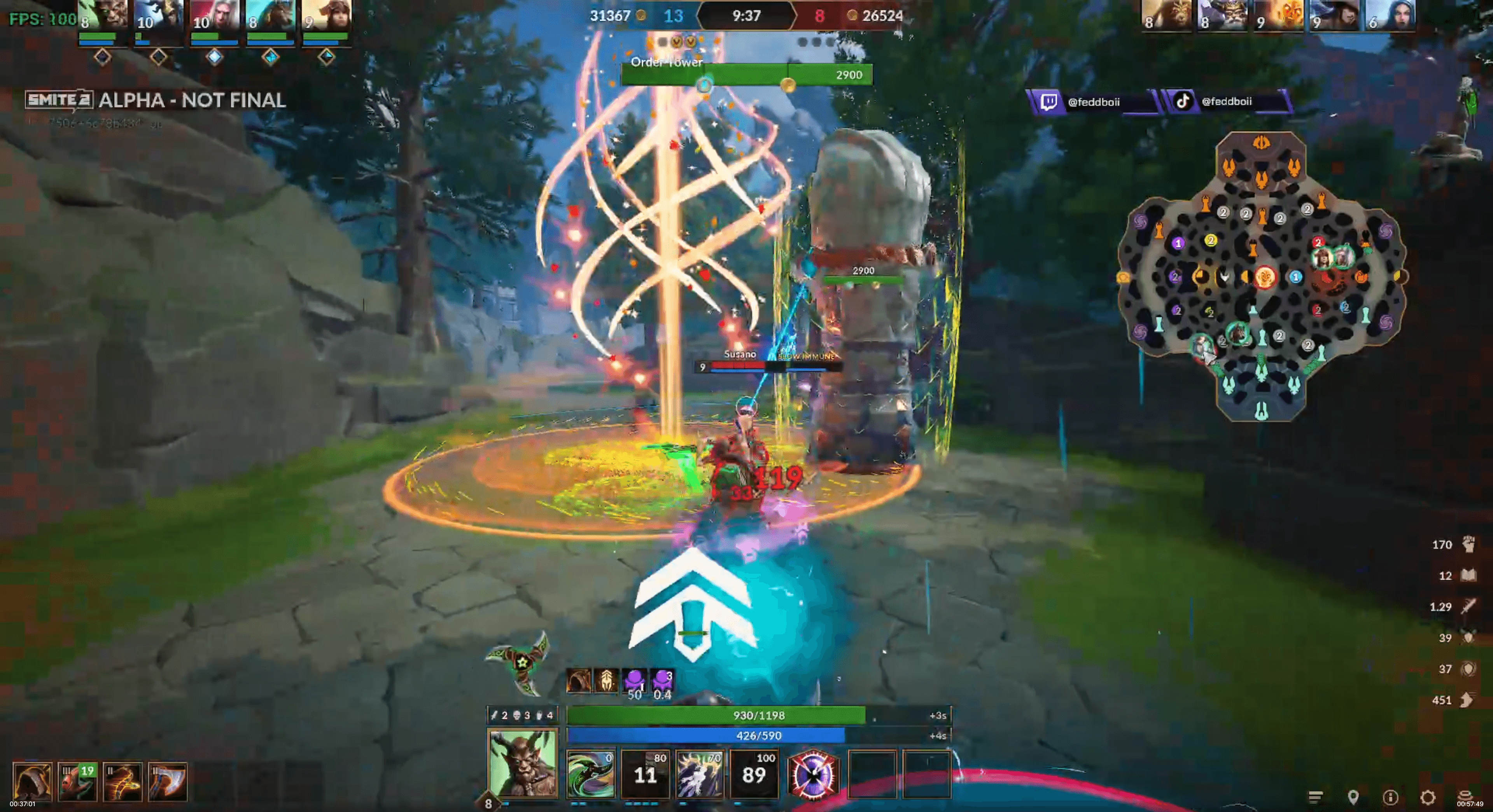The height and width of the screenshot is (812, 1493).
Task: Select the white-haired level 10 teammate portrait
Action: pyautogui.click(x=214, y=16)
